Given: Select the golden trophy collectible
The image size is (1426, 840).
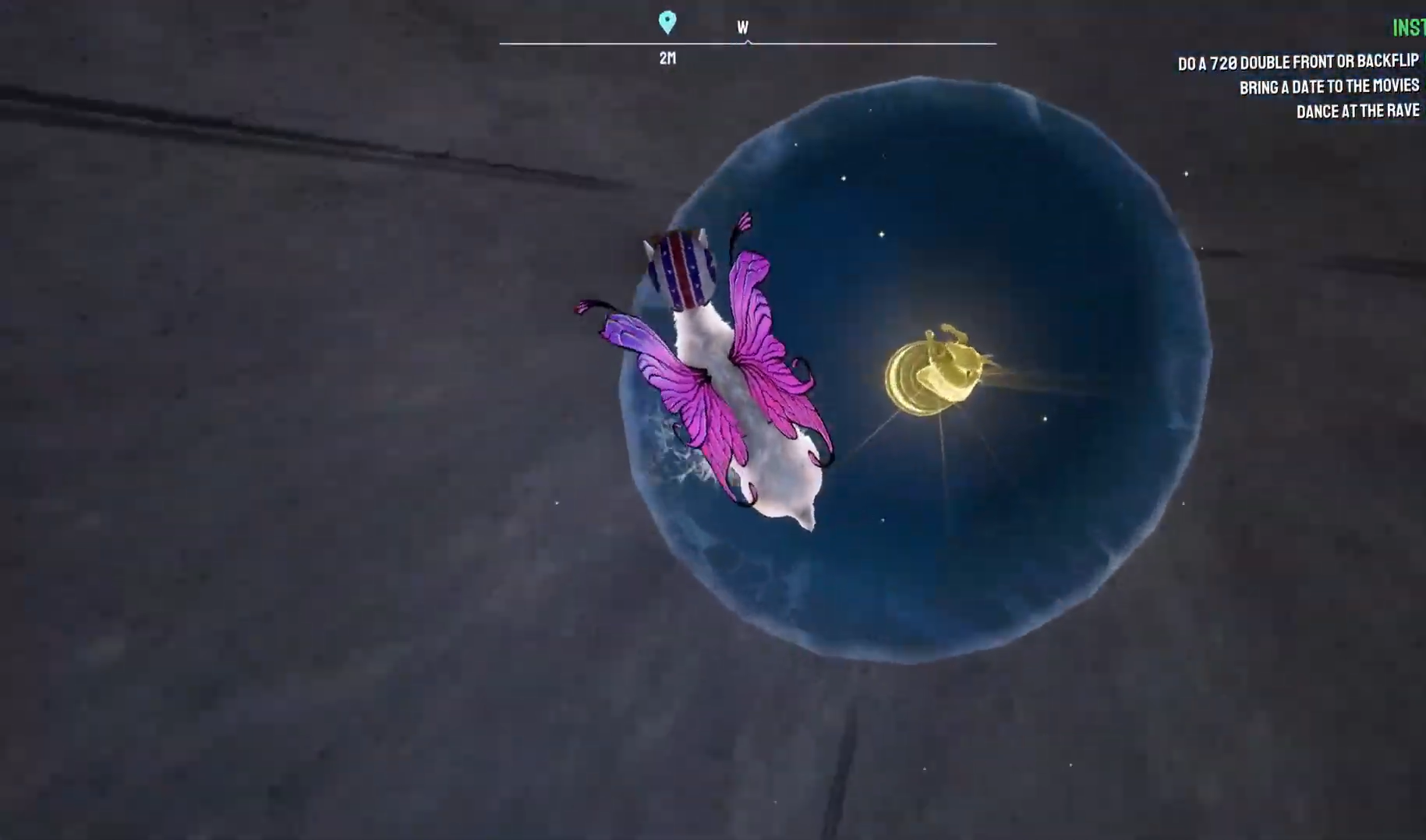Looking at the screenshot, I should tap(936, 374).
